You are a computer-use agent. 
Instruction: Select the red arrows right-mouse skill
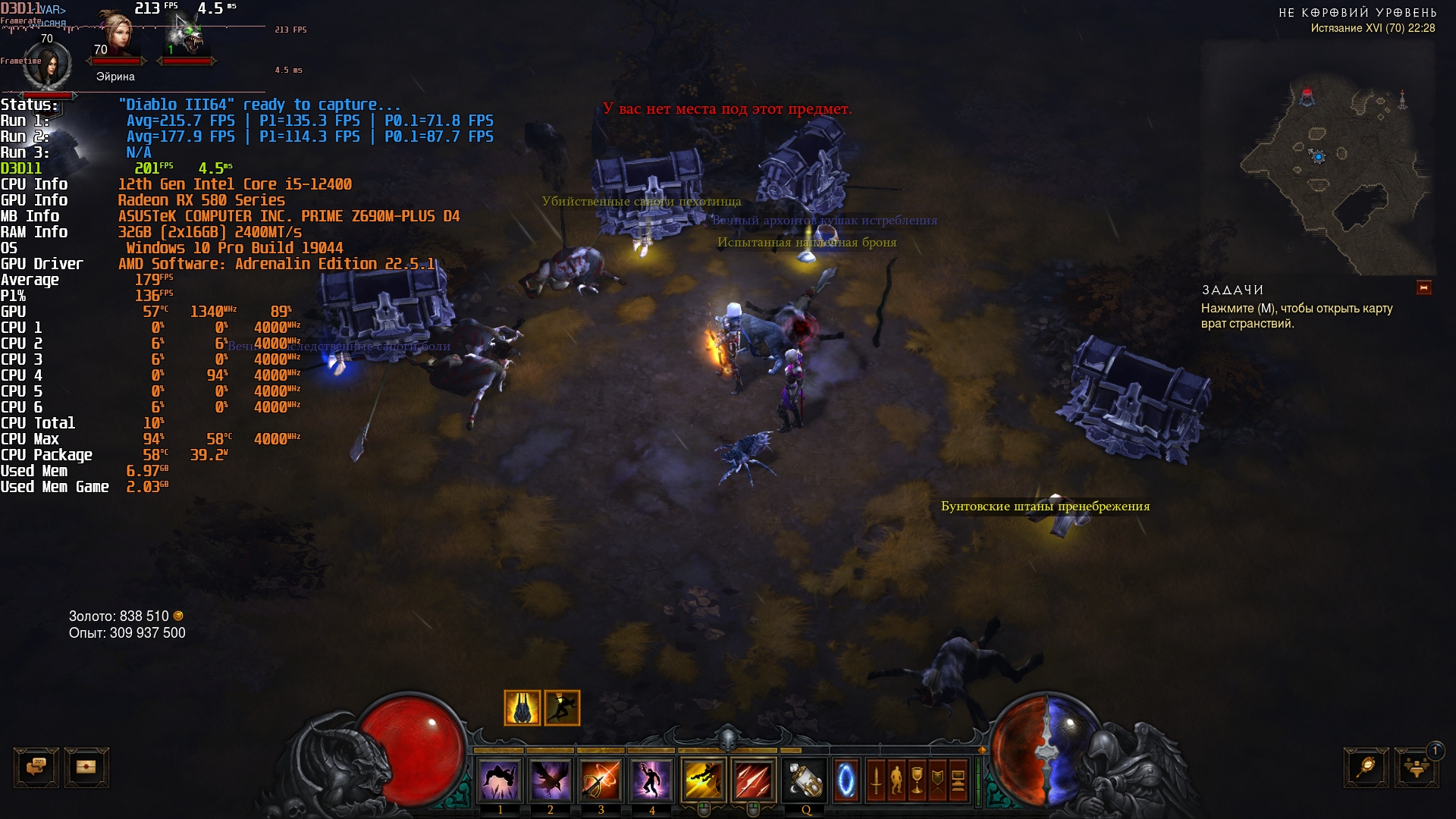click(x=753, y=780)
